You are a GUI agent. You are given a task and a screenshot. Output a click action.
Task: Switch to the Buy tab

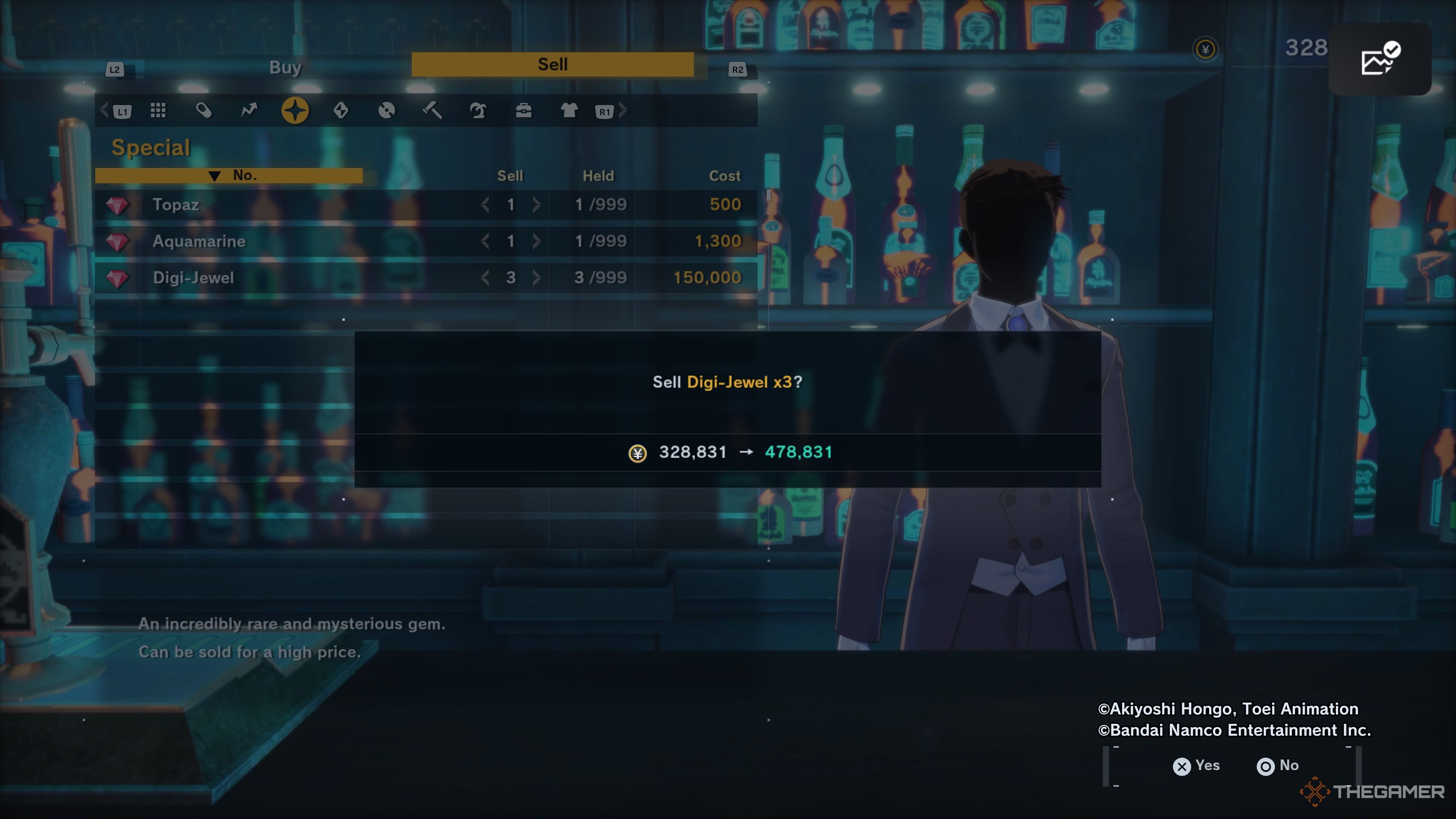[286, 67]
